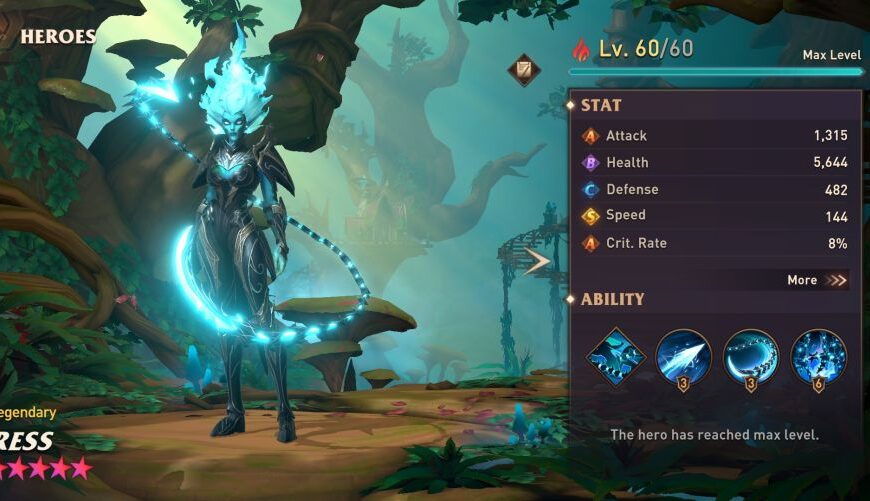Select the diamond-shaped passive ability icon
Viewport: 870px width, 501px height.
[615, 357]
